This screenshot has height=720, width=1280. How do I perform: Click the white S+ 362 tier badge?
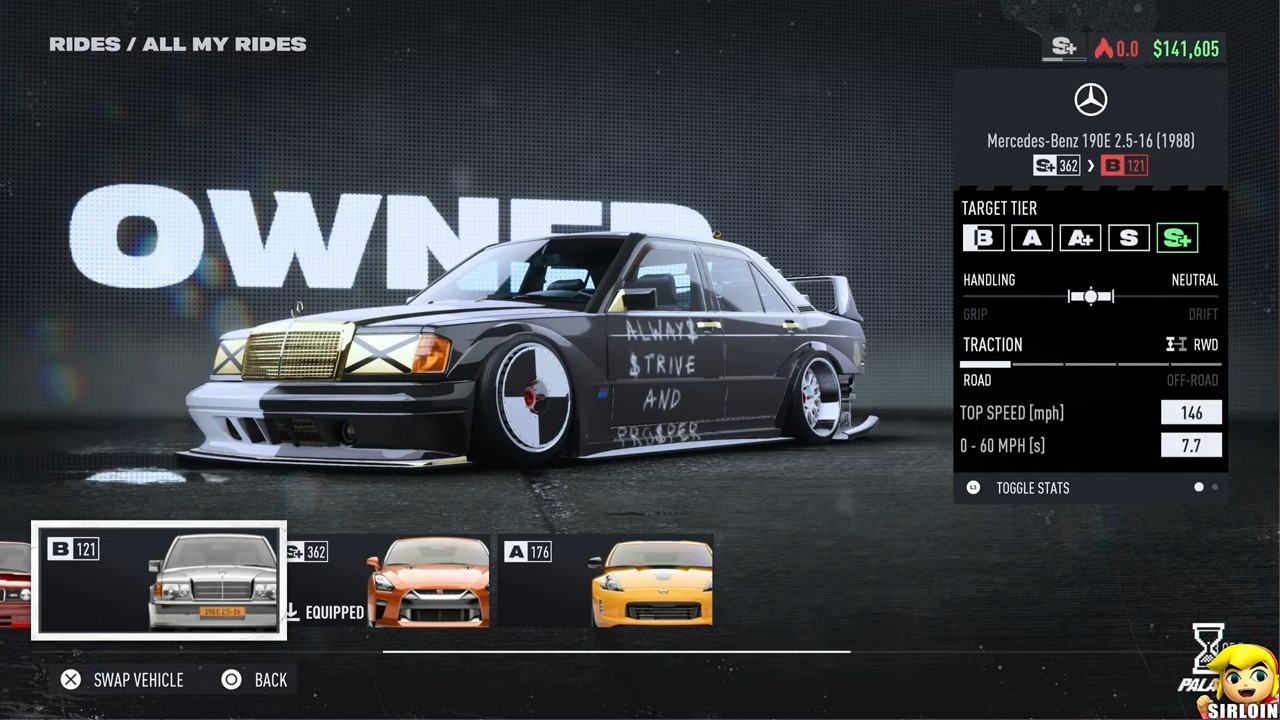(1056, 166)
